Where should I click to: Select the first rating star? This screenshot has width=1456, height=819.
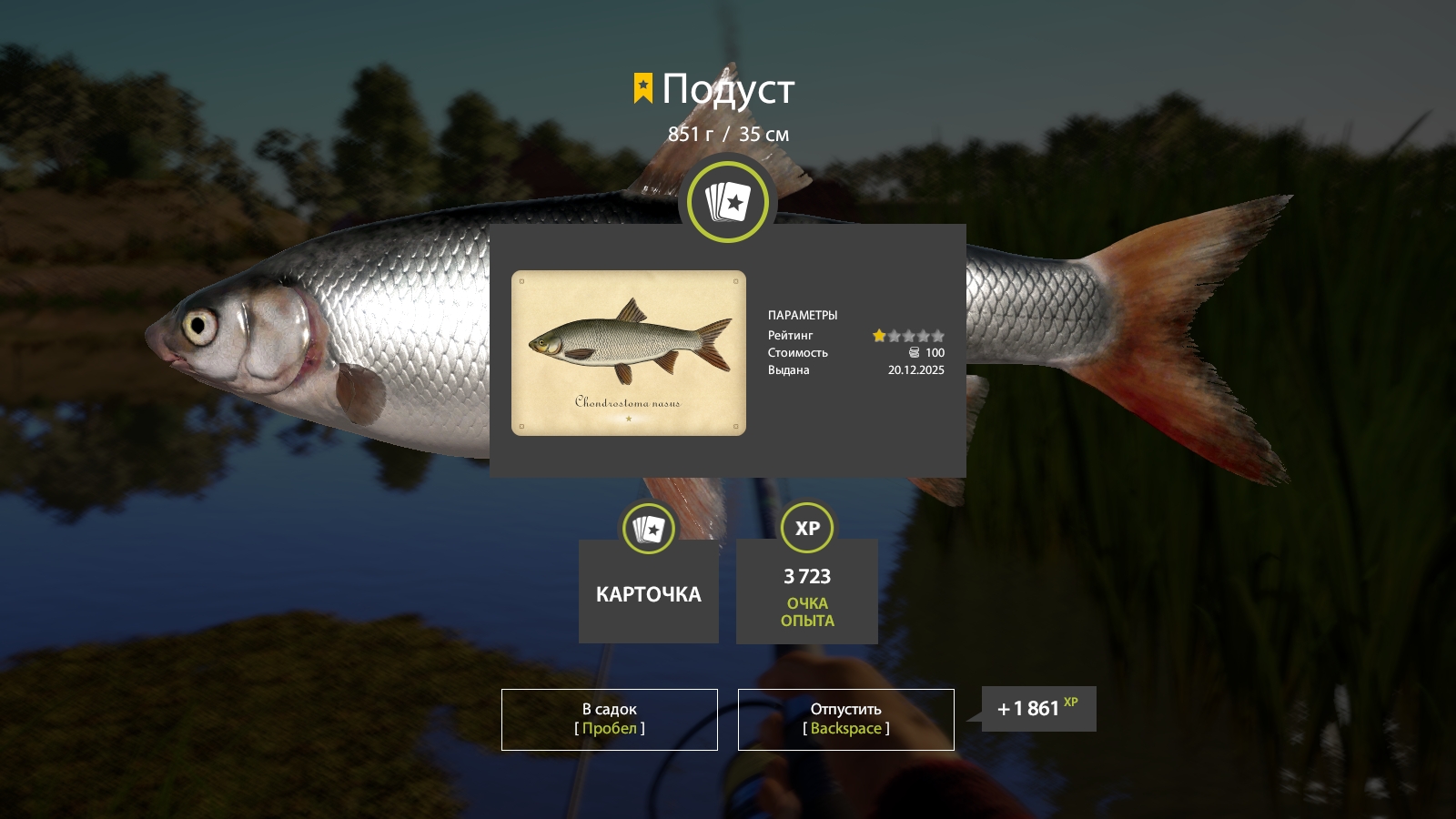coord(878,336)
